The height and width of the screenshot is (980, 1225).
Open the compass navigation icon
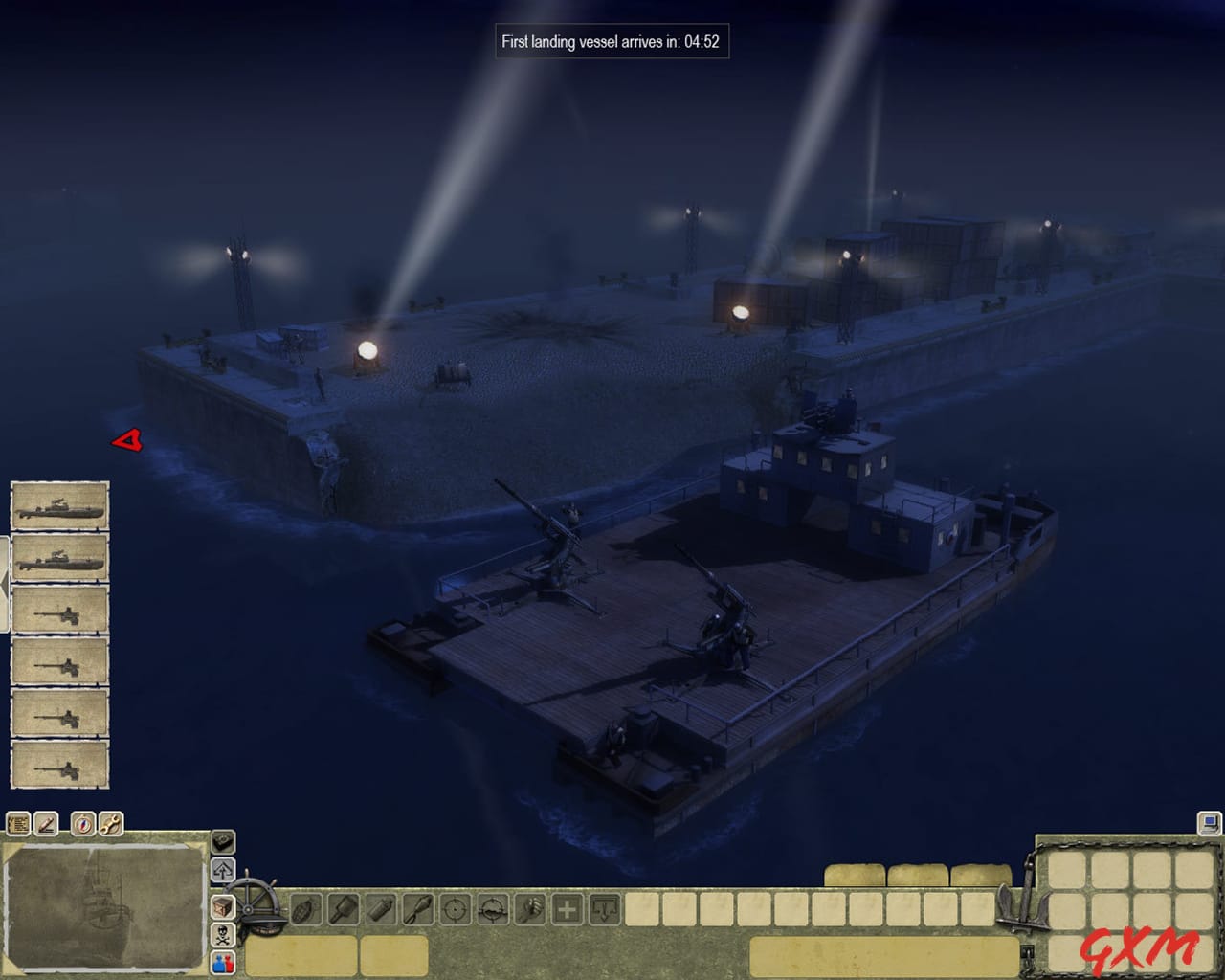click(83, 825)
